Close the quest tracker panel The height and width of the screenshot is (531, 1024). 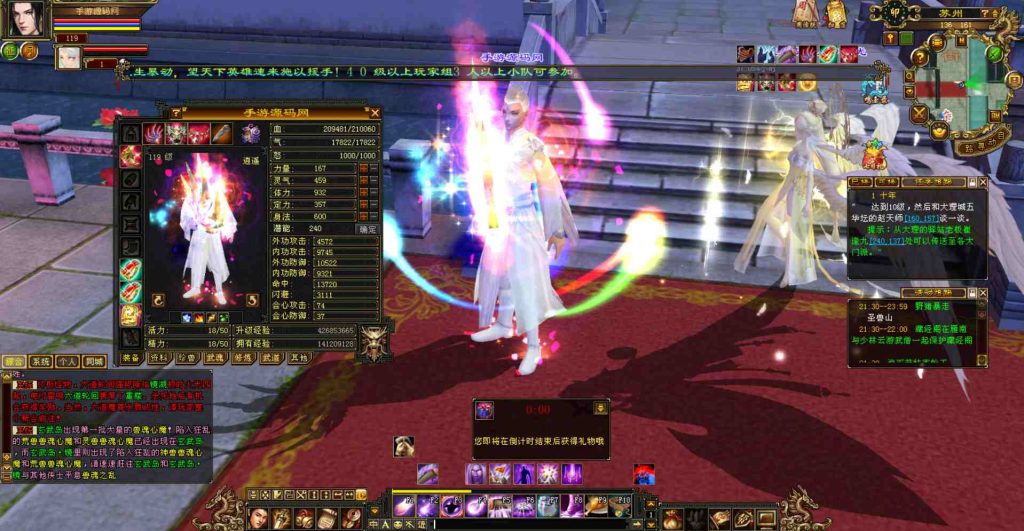click(982, 183)
